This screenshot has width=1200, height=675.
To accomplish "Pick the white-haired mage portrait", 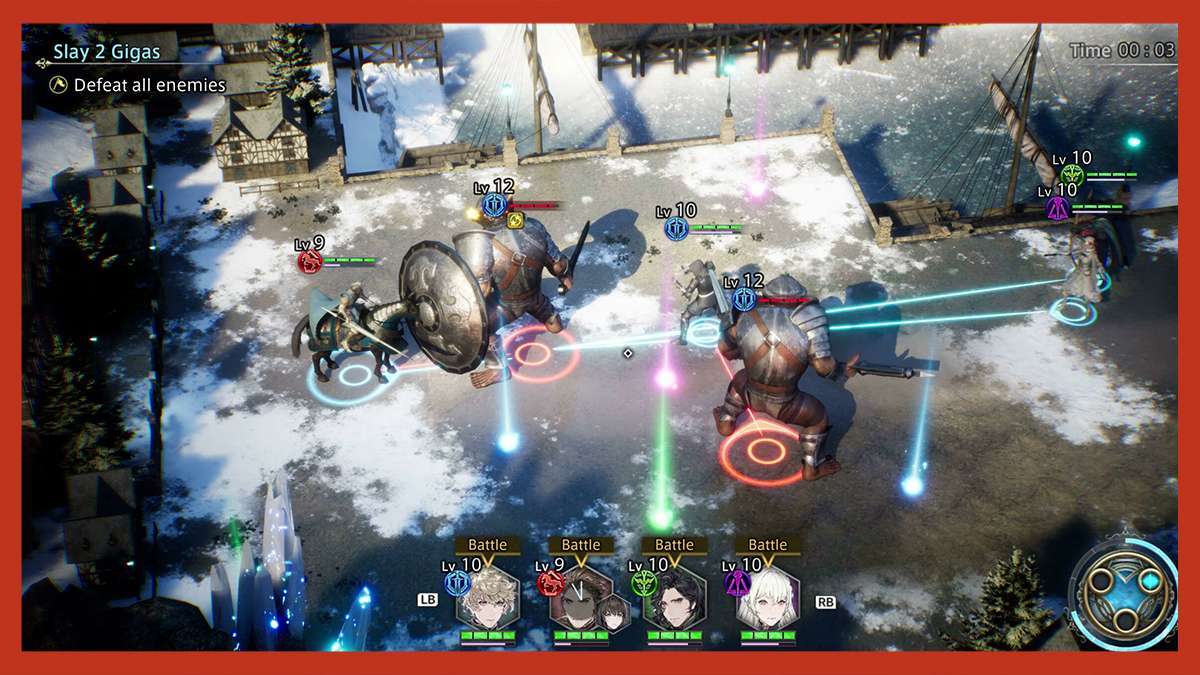I will click(767, 599).
